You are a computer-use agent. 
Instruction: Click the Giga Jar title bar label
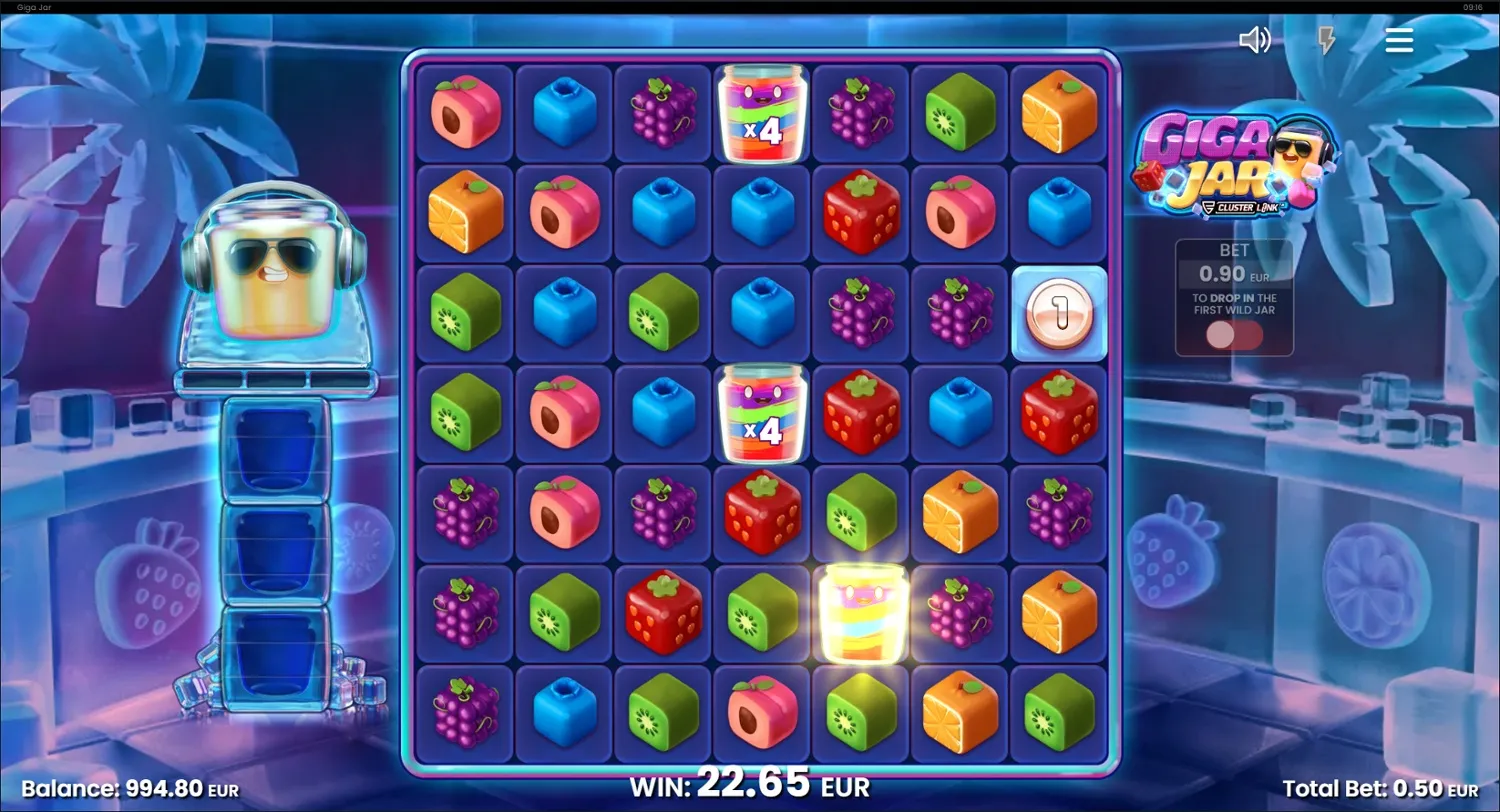pos(36,7)
